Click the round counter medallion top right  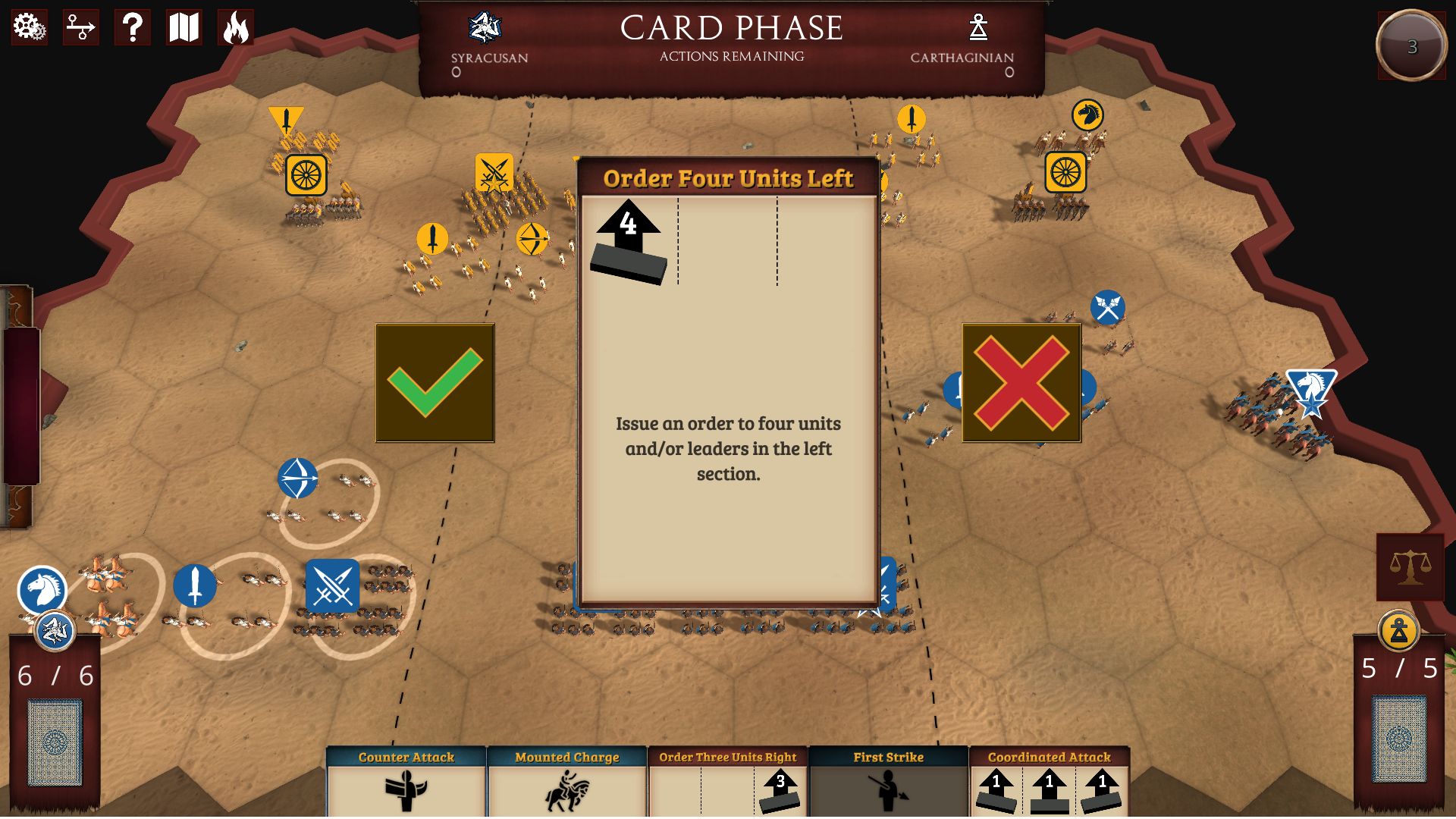1410,47
